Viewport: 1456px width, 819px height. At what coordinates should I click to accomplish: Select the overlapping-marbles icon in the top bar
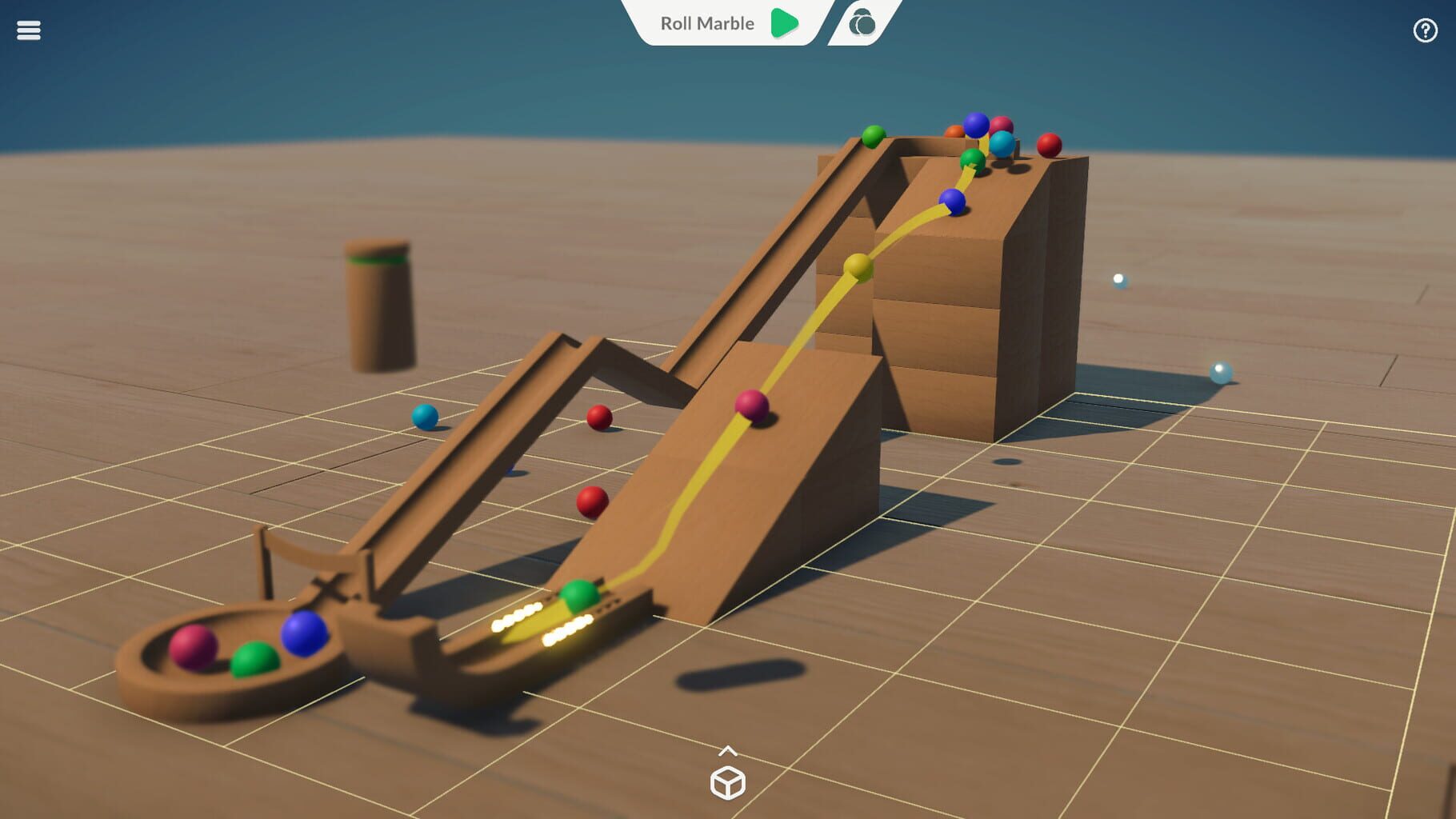pos(860,23)
